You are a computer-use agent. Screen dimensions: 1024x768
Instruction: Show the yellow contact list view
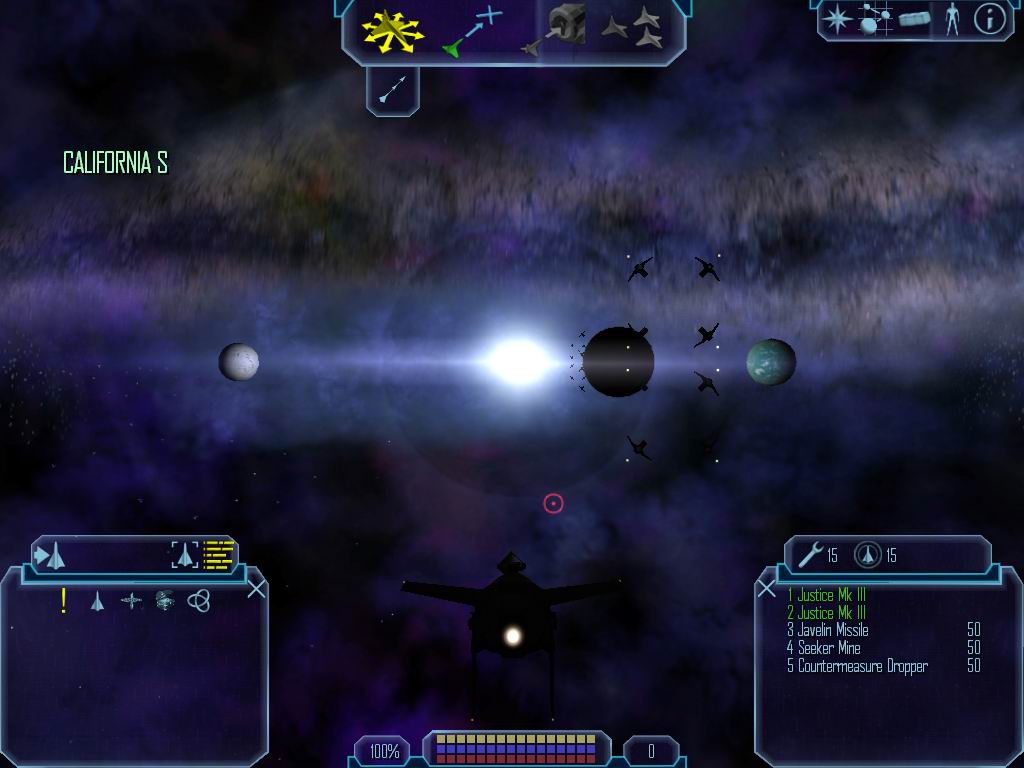tap(219, 554)
